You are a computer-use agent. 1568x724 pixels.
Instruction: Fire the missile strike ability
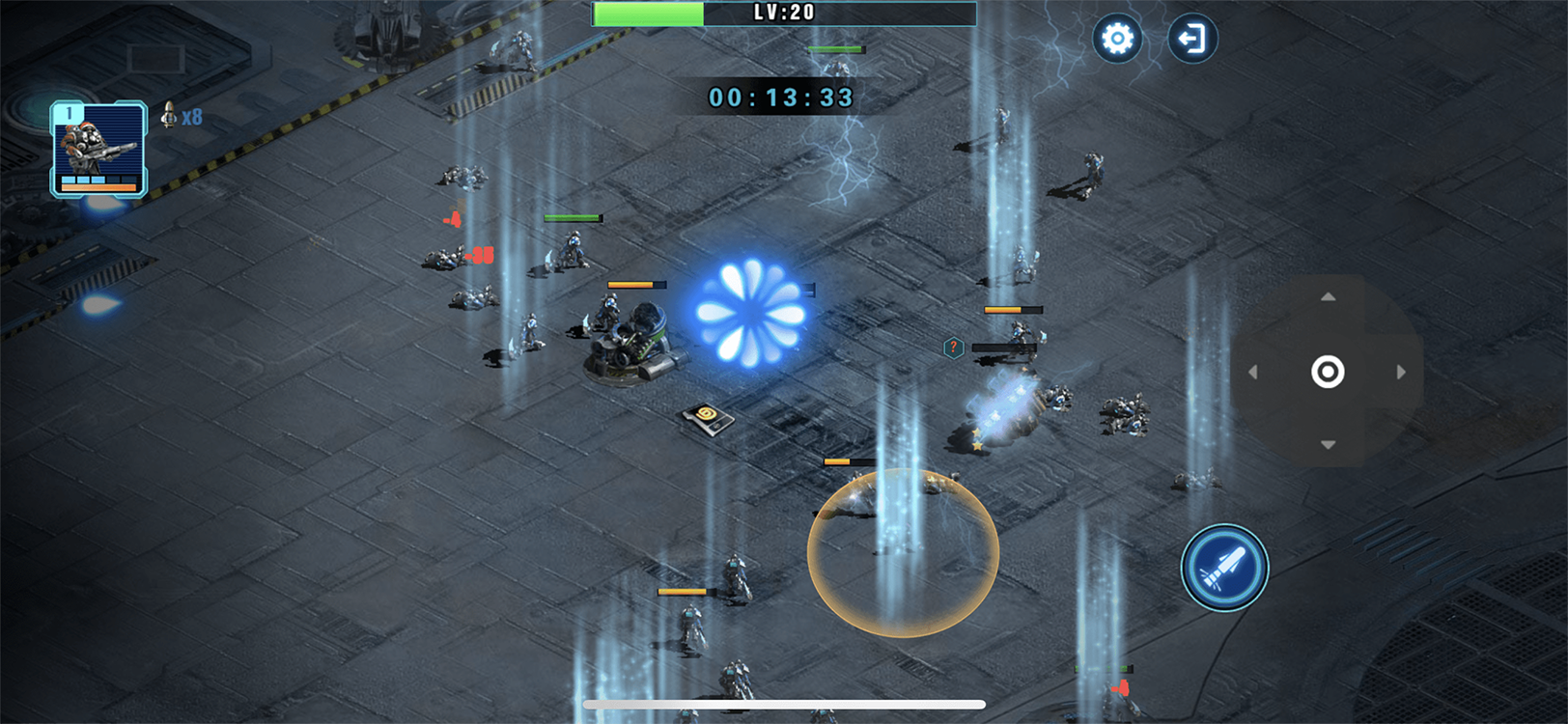[x=1224, y=568]
